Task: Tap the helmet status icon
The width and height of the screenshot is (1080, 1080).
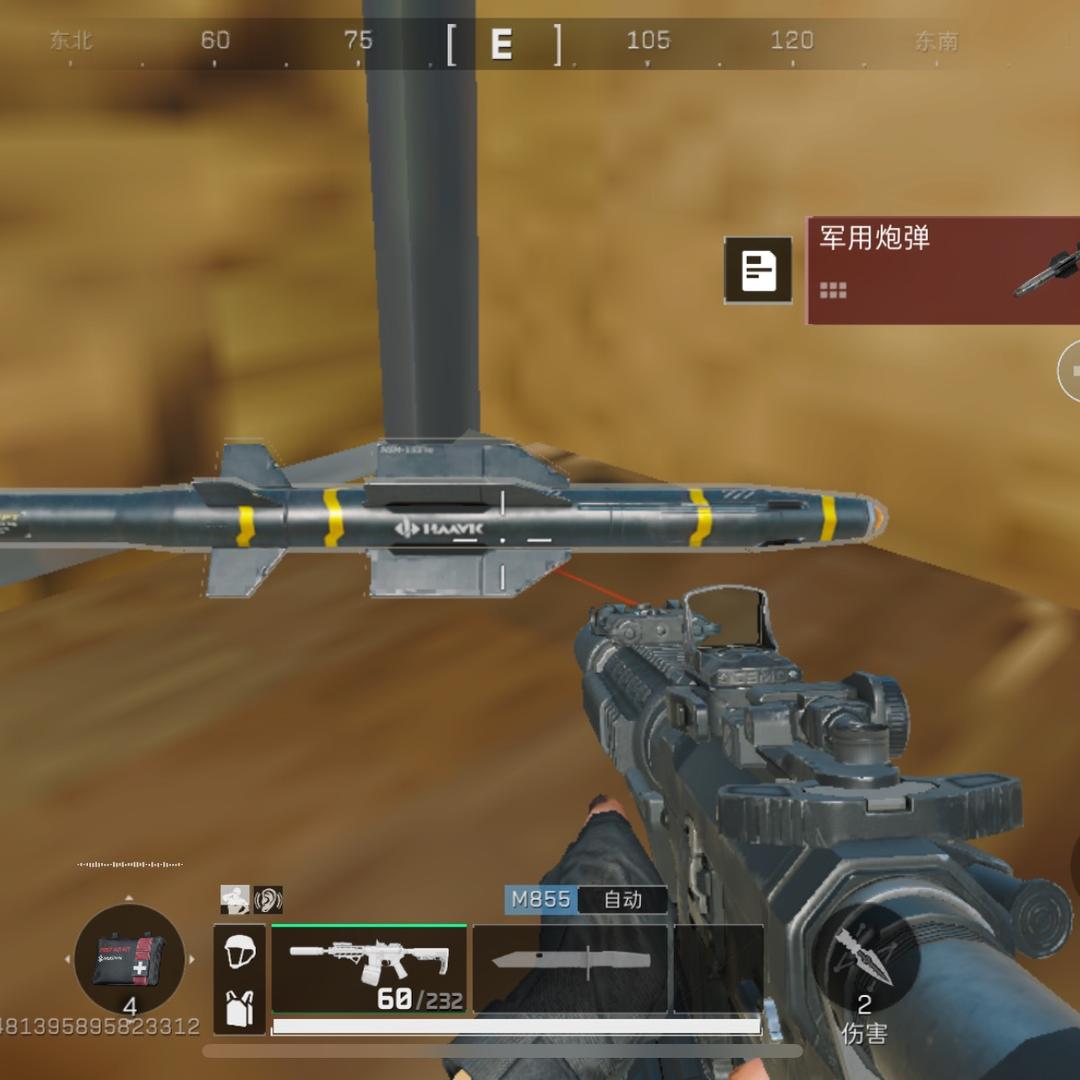Action: point(240,951)
